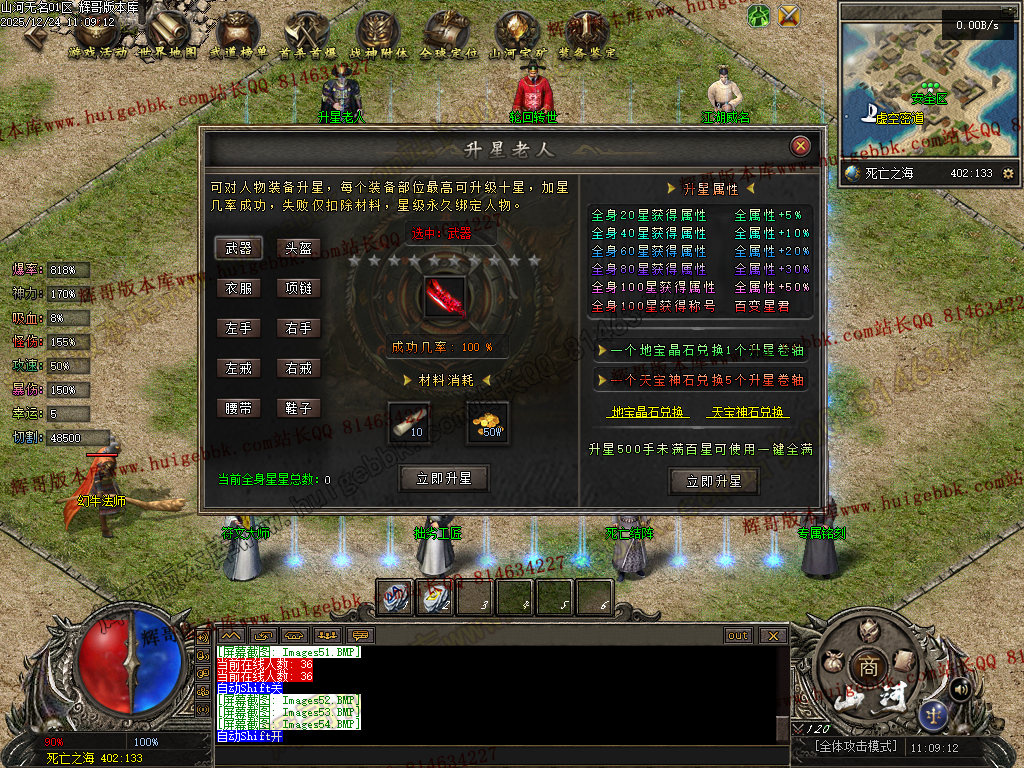Open the 装备鉴定 top menu

[x=588, y=35]
